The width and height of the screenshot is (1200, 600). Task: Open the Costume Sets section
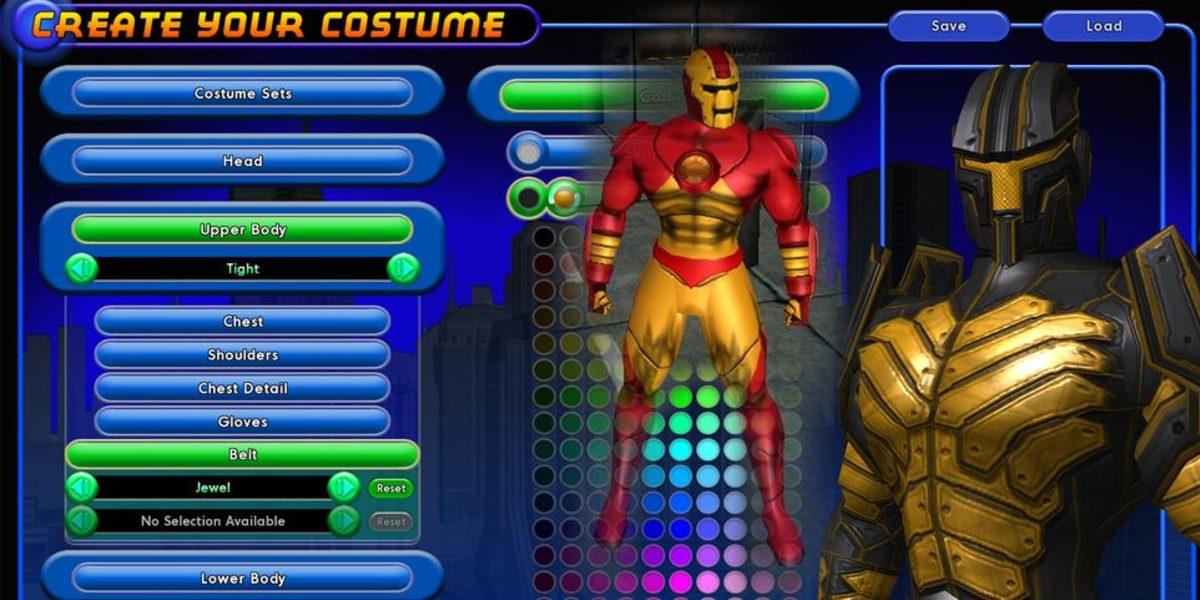pos(242,93)
